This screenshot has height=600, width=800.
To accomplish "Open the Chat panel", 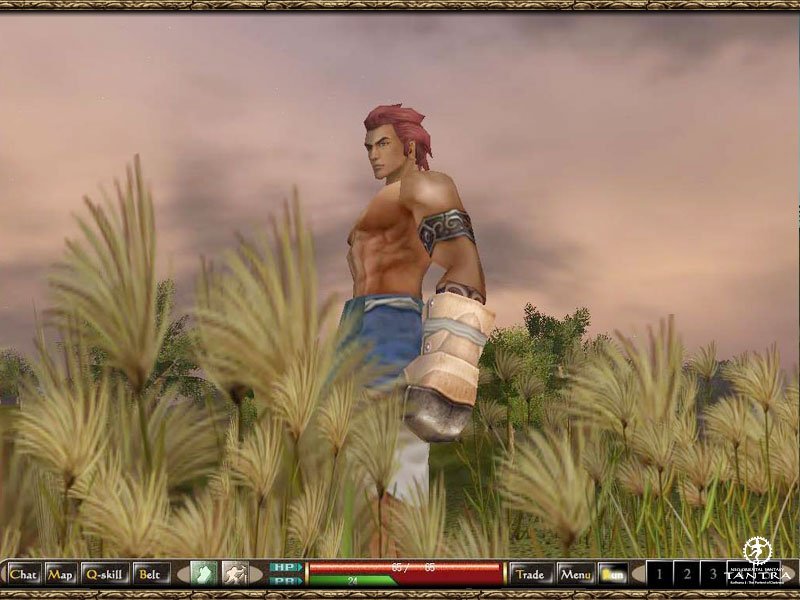I will coord(22,574).
